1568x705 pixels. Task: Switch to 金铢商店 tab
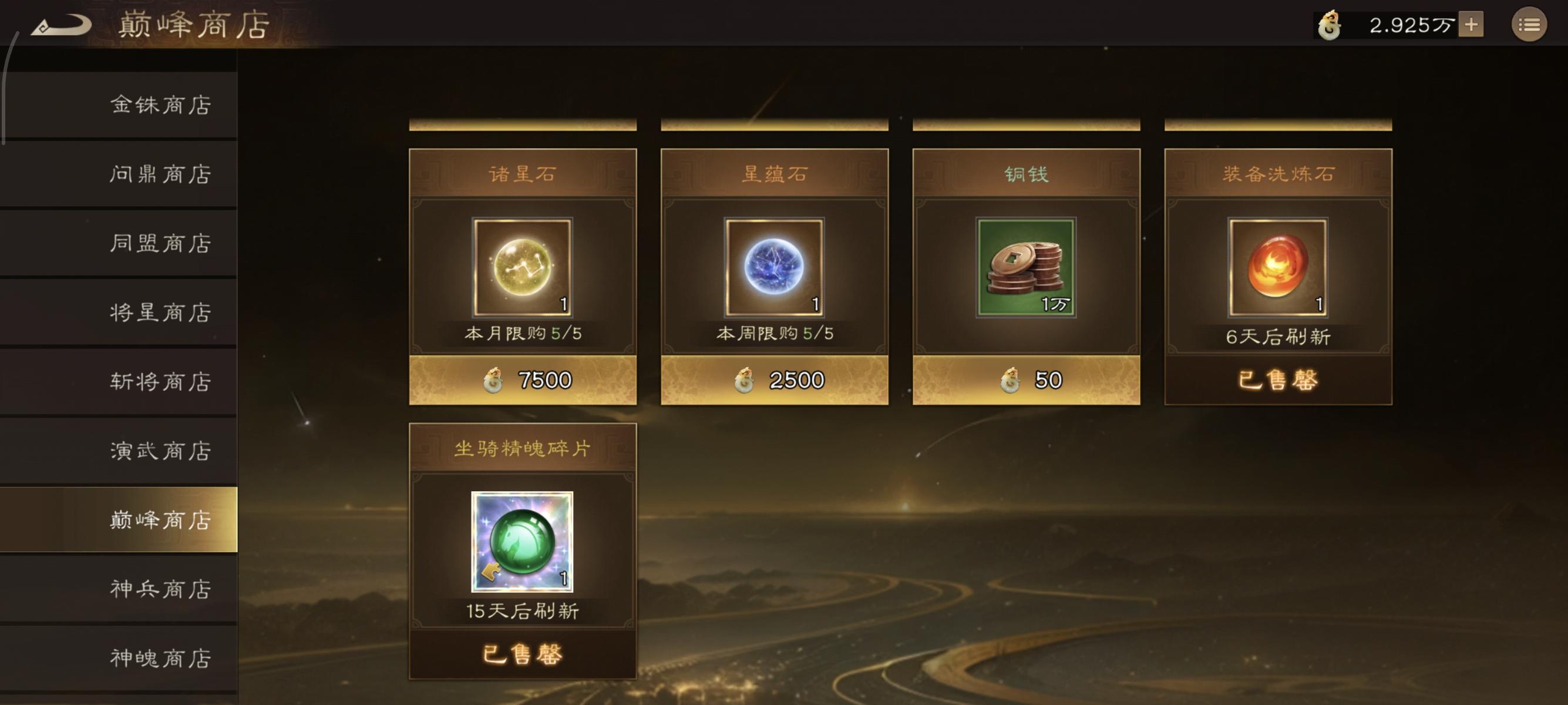[160, 105]
